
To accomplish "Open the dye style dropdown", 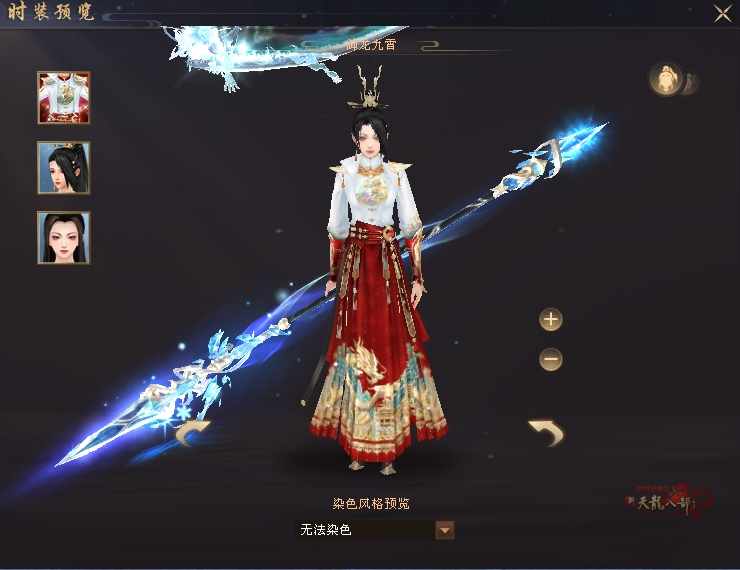I will click(x=445, y=530).
